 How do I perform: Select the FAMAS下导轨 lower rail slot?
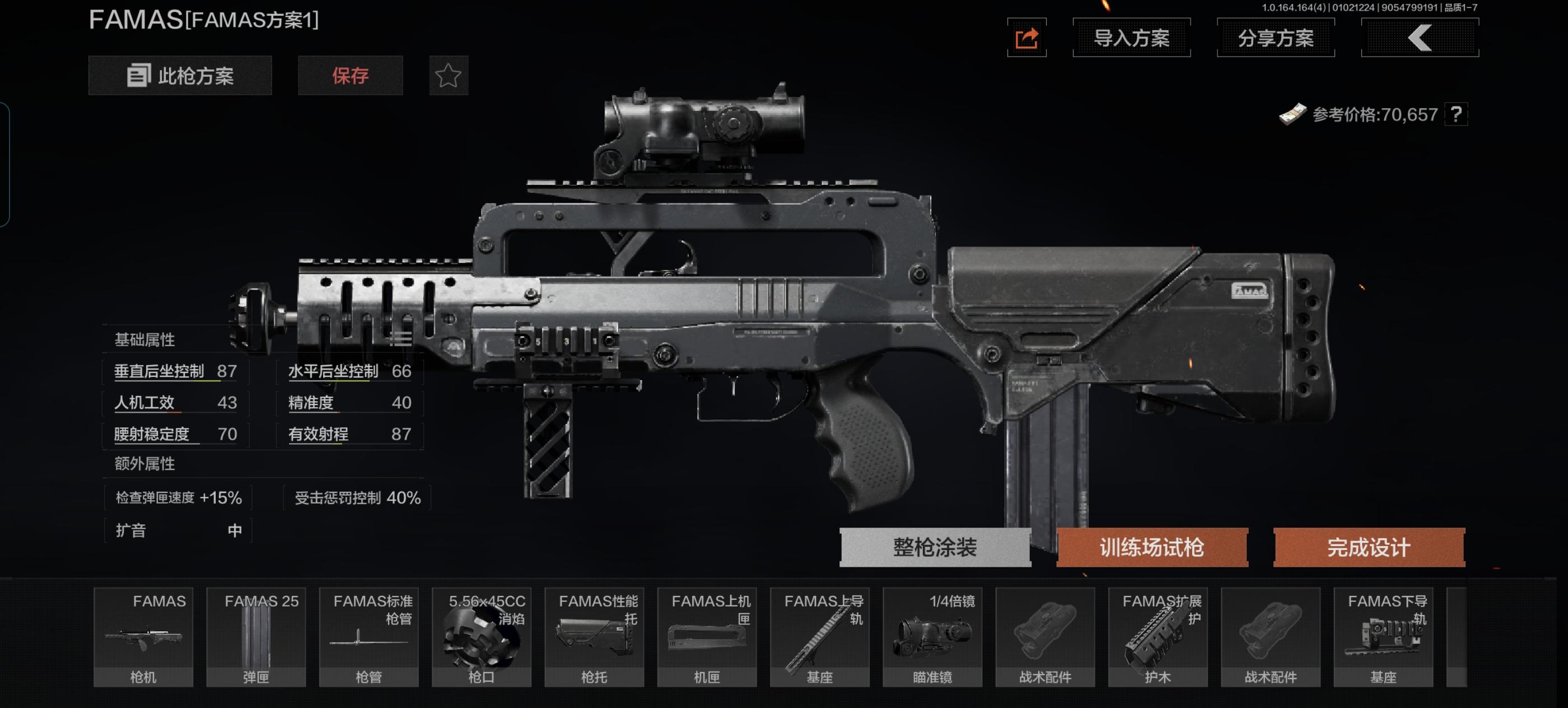[1383, 637]
